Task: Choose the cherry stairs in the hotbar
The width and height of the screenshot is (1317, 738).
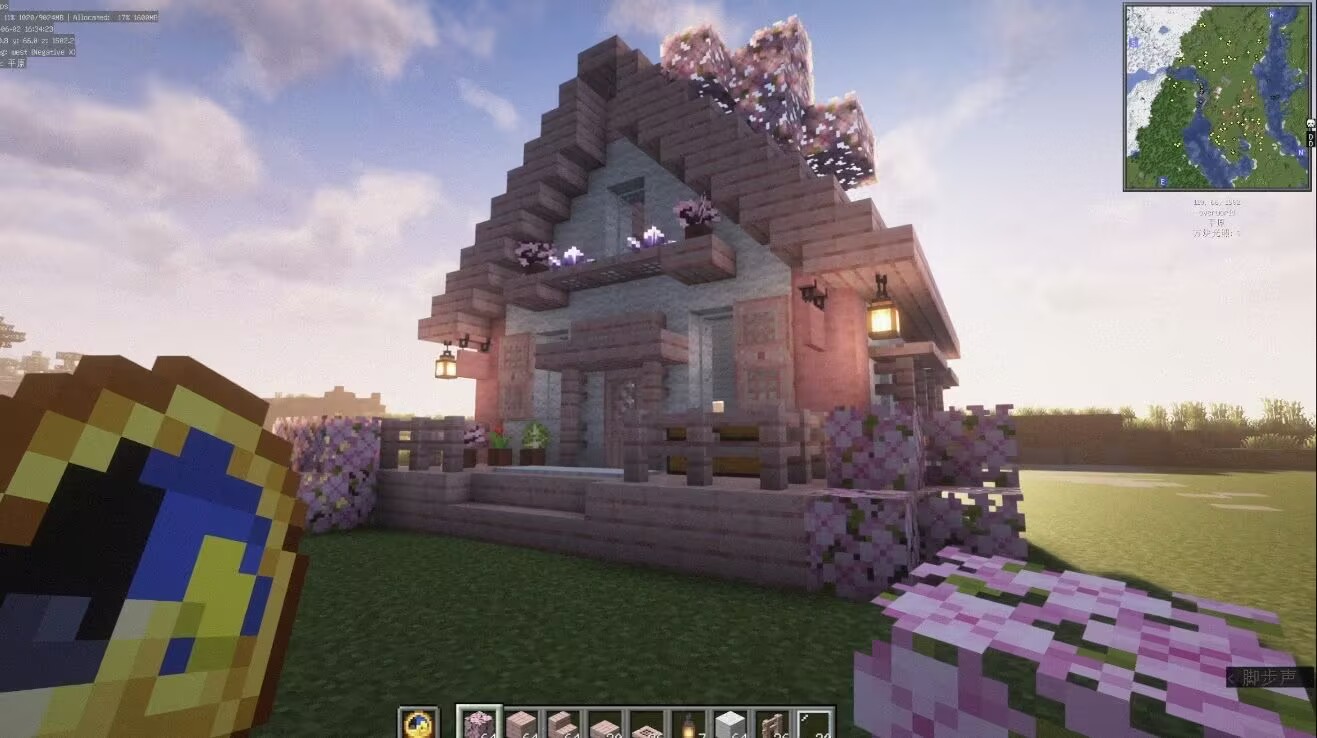Action: [562, 723]
